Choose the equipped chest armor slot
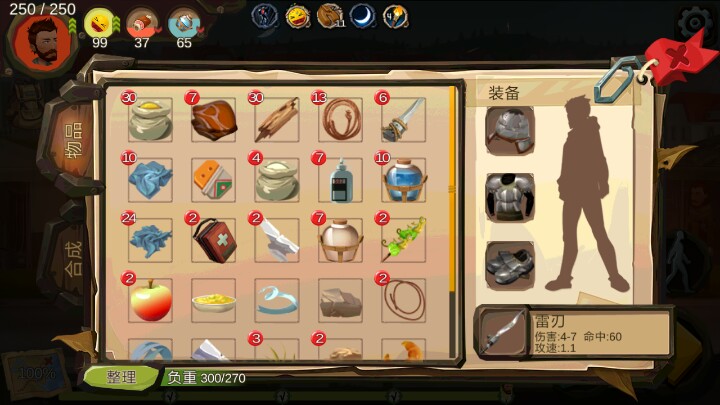This screenshot has height=405, width=720. pos(509,196)
